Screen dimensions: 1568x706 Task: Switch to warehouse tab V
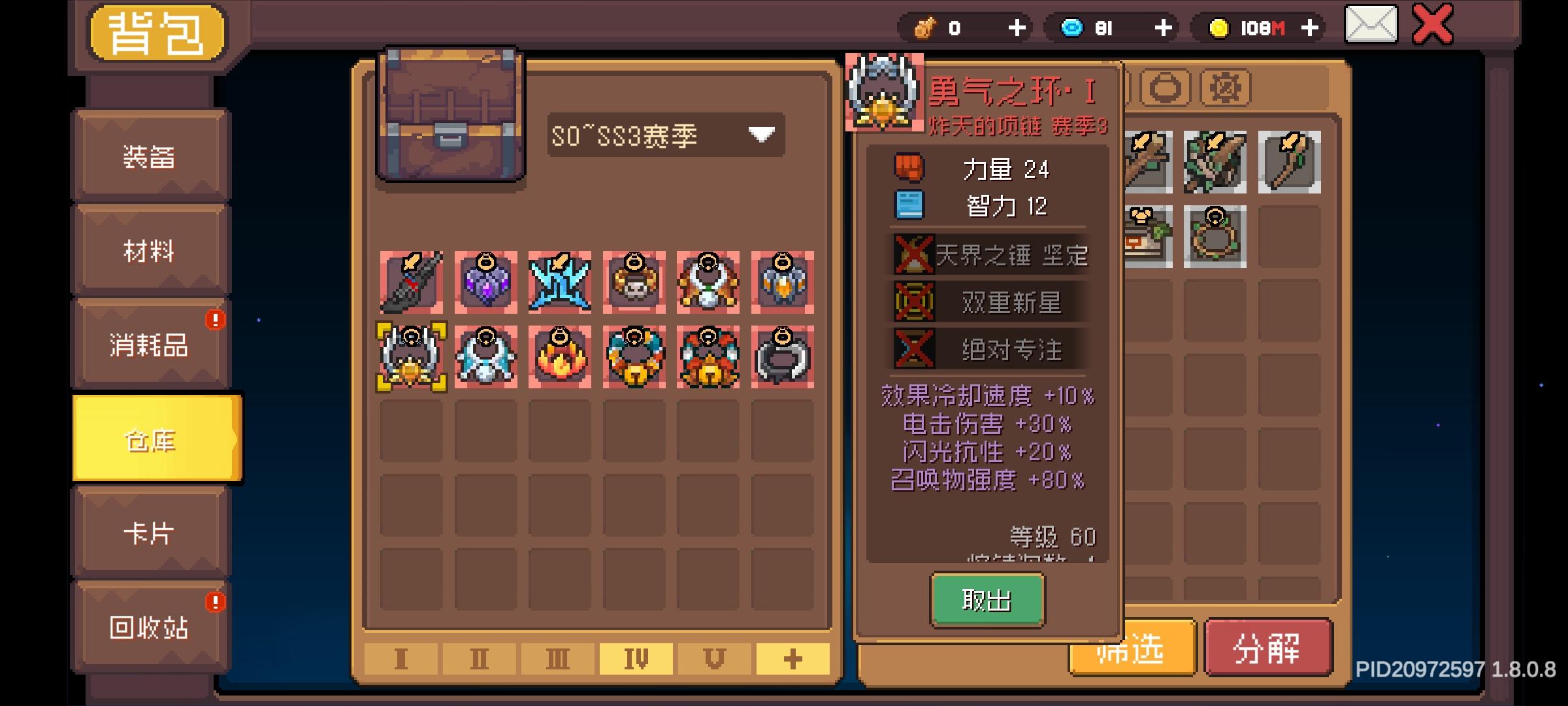coord(713,660)
